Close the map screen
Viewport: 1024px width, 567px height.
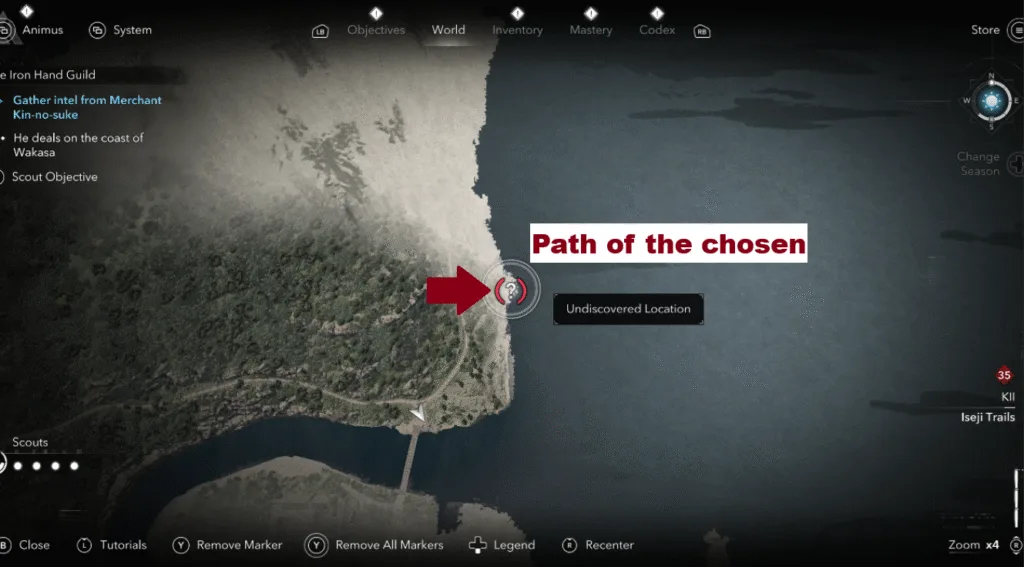click(x=33, y=545)
